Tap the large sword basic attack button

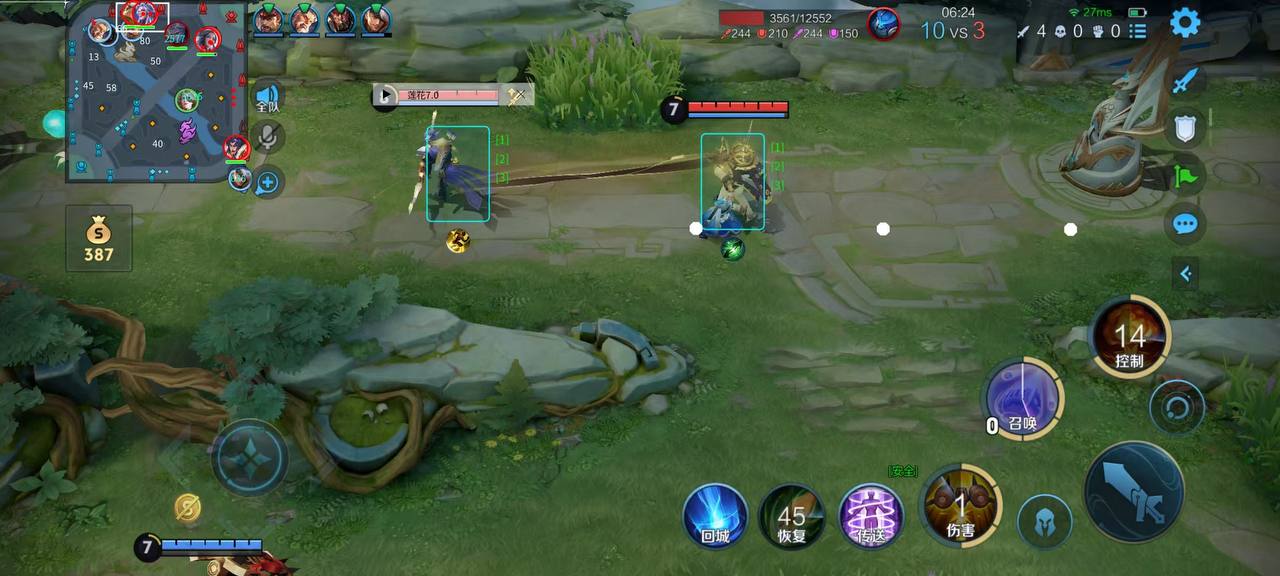1134,492
